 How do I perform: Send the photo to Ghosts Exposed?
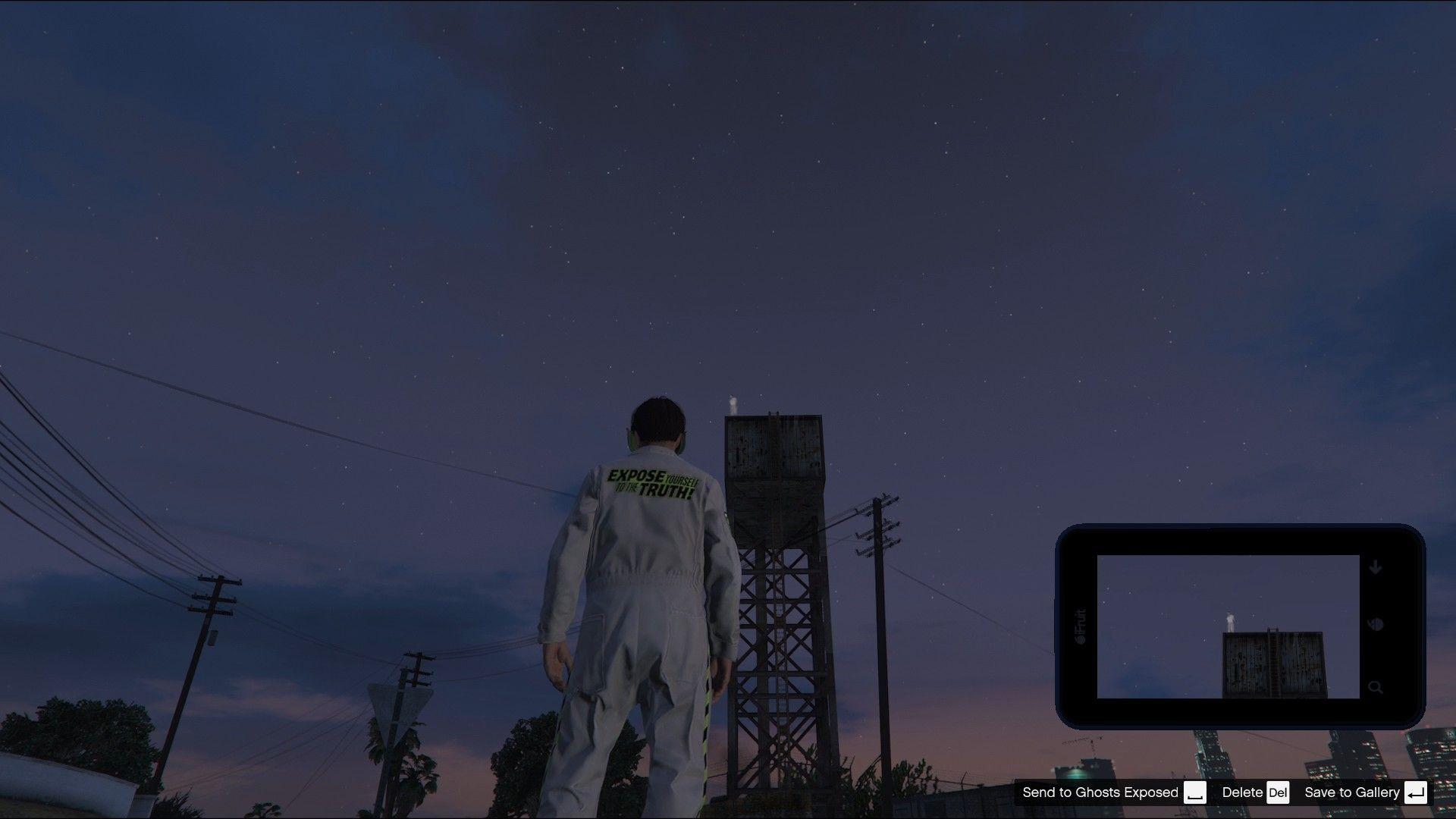pos(1101,792)
